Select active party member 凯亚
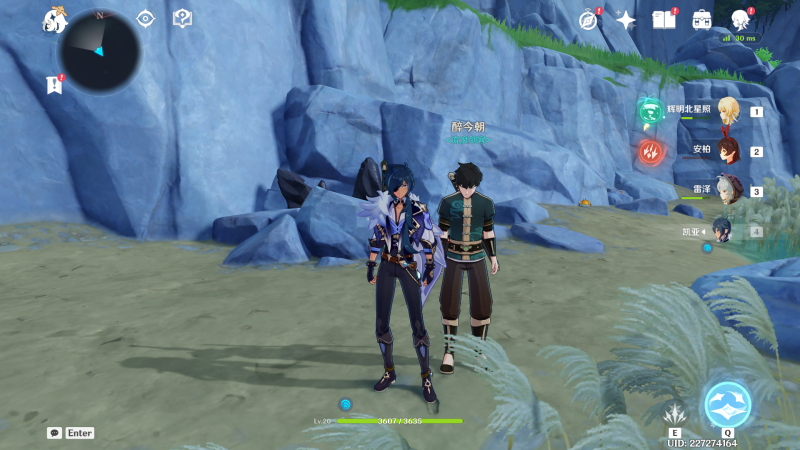Image resolution: width=800 pixels, height=450 pixels. [x=722, y=231]
